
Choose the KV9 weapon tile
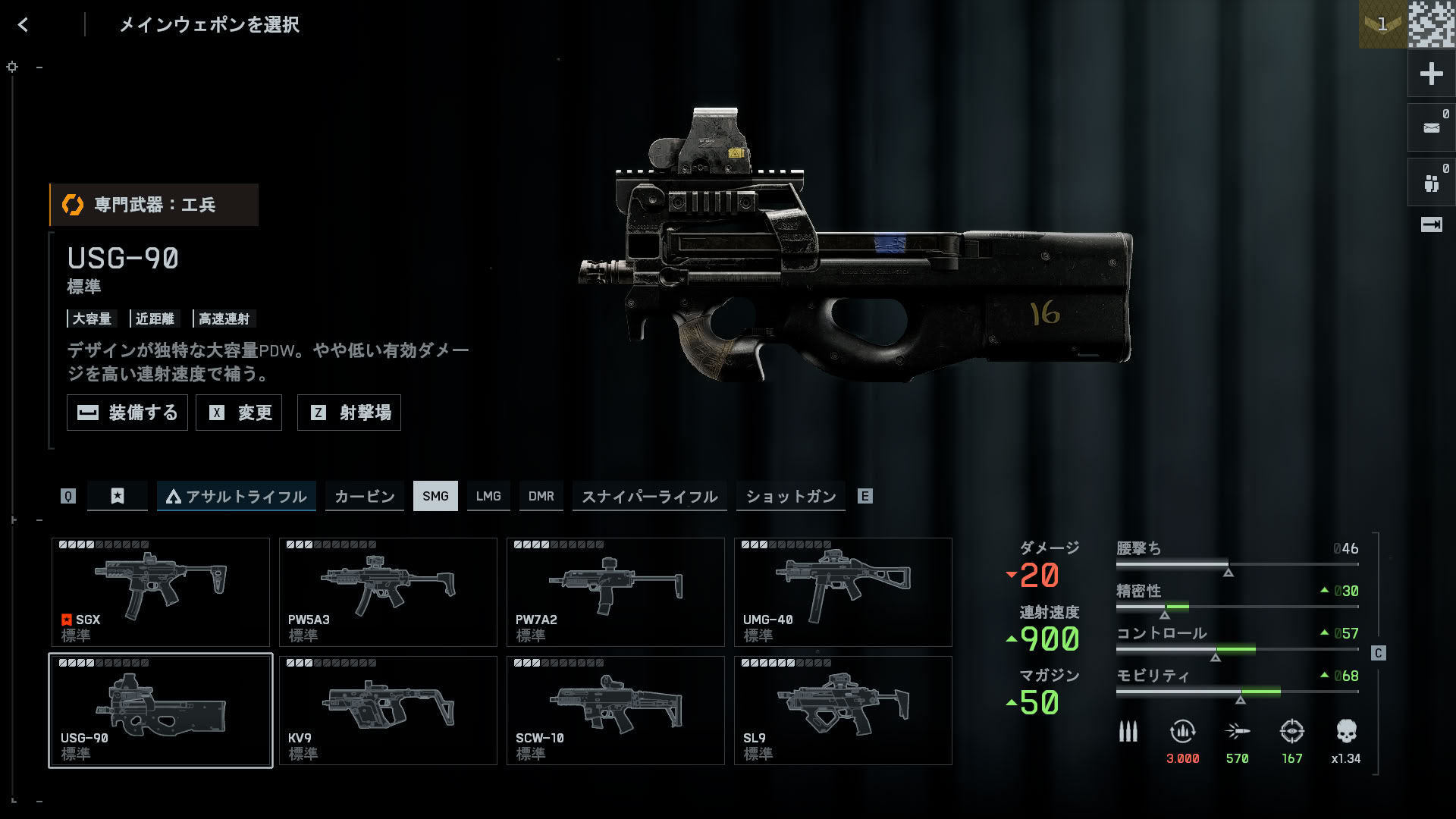pos(388,711)
